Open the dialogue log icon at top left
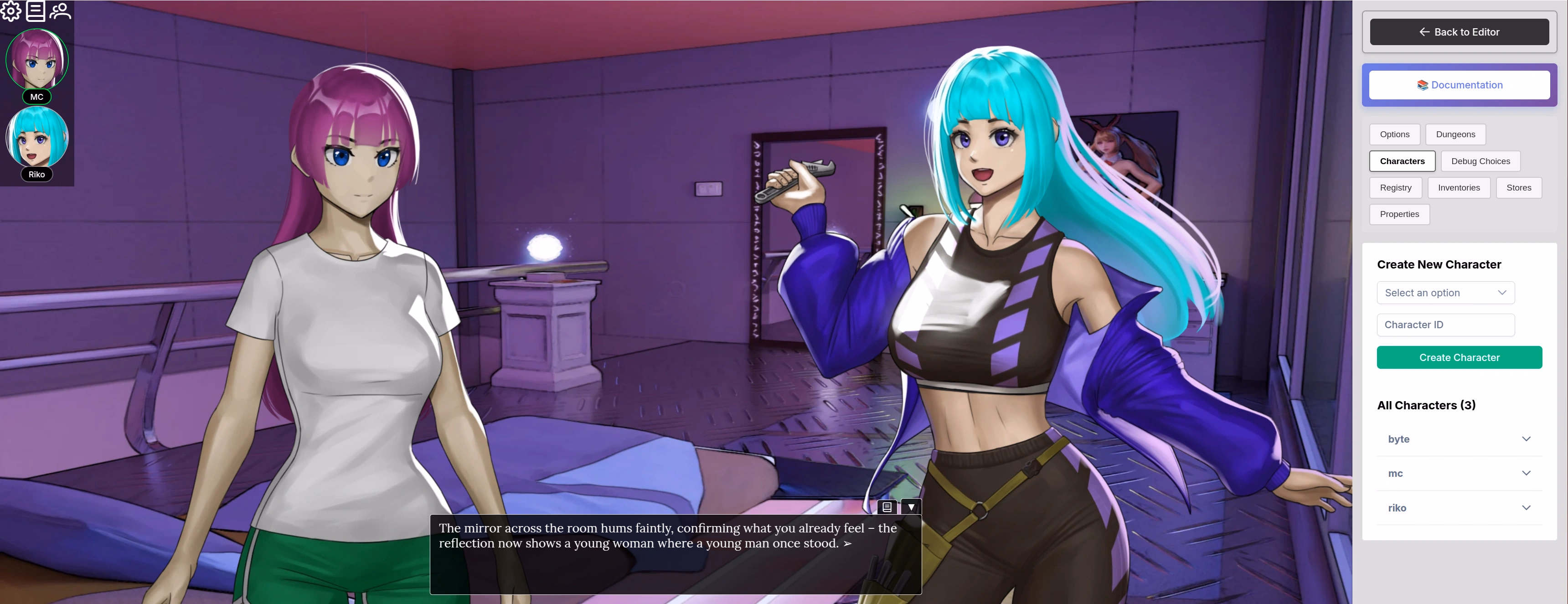 35,11
